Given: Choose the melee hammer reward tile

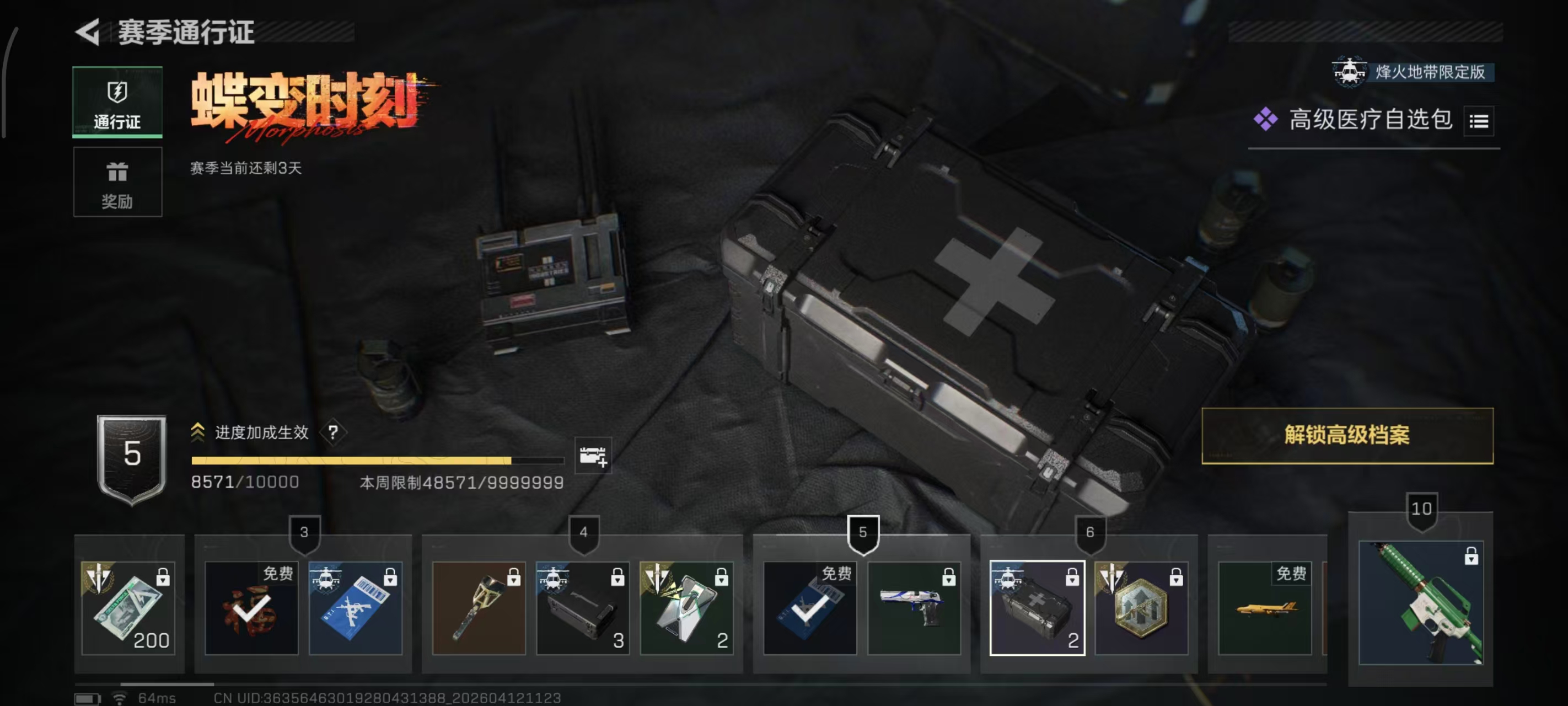Looking at the screenshot, I should click(x=479, y=607).
